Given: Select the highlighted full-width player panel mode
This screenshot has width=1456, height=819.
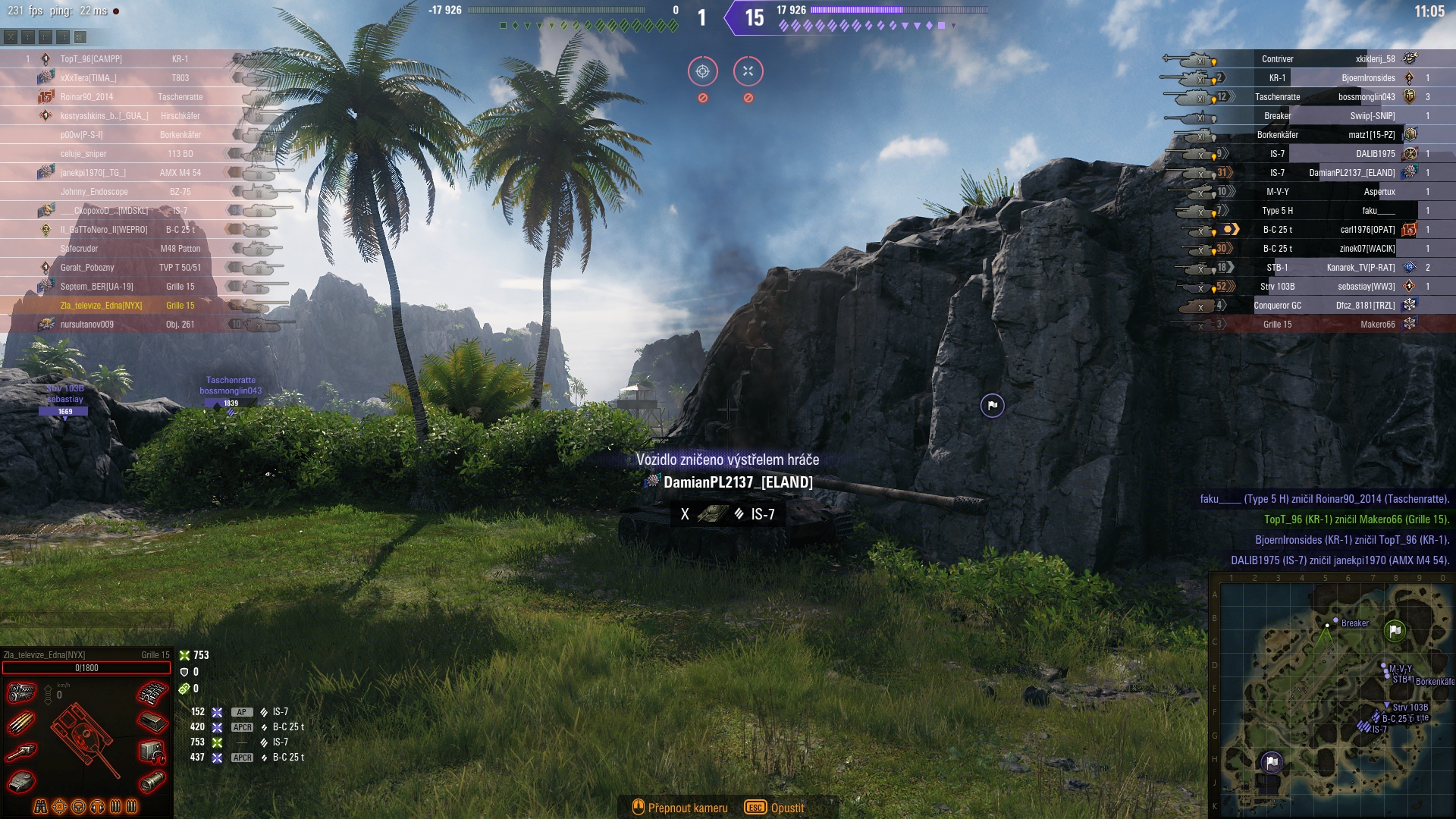Looking at the screenshot, I should (x=80, y=36).
